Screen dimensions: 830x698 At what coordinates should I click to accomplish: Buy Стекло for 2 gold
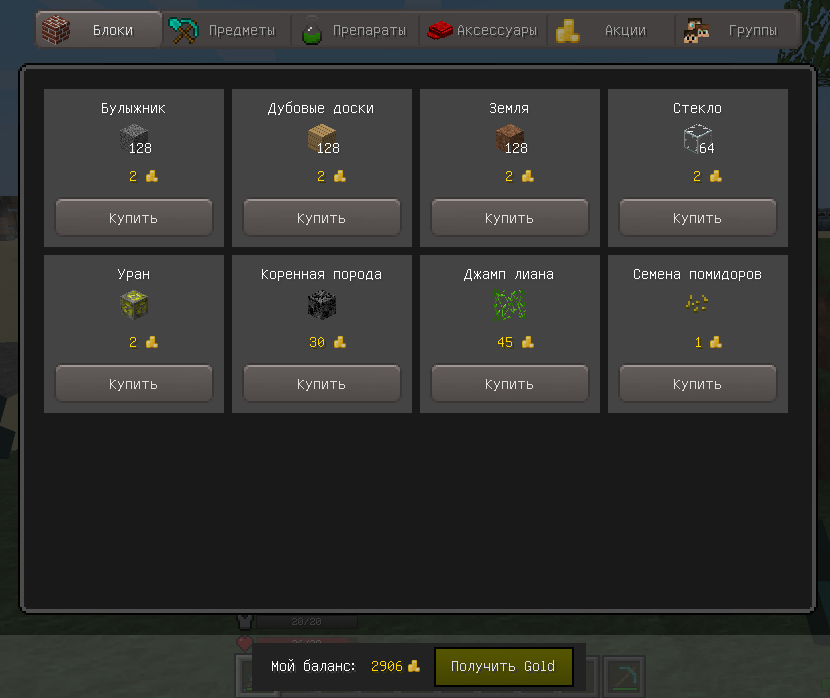(x=697, y=217)
